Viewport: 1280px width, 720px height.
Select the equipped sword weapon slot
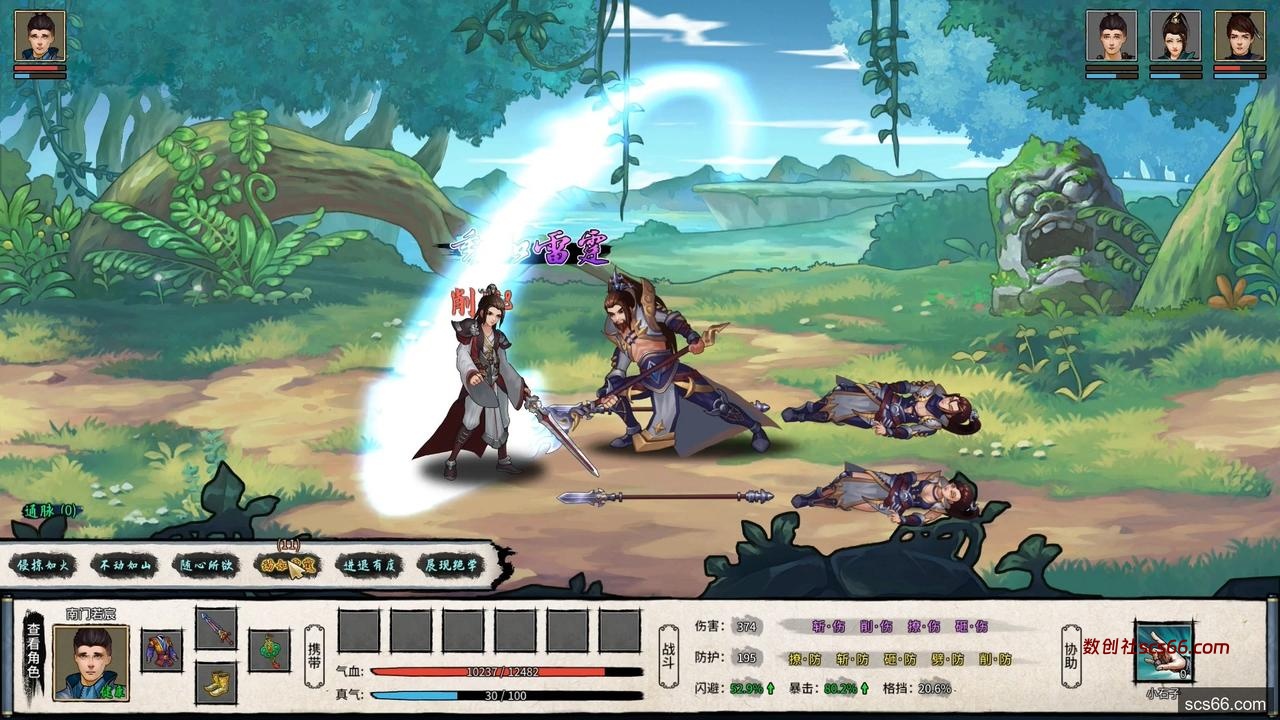[x=215, y=629]
